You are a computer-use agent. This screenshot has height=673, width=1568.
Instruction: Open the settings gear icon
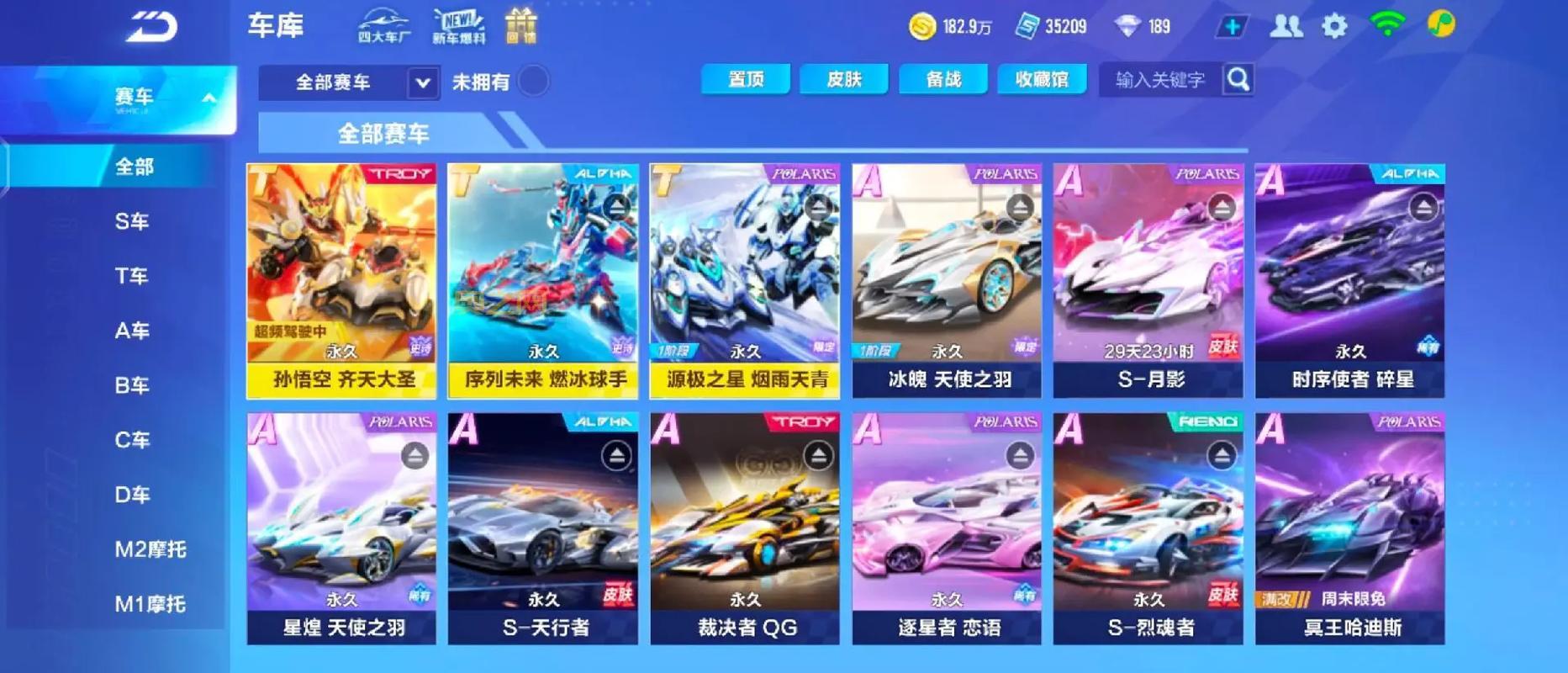[x=1335, y=25]
